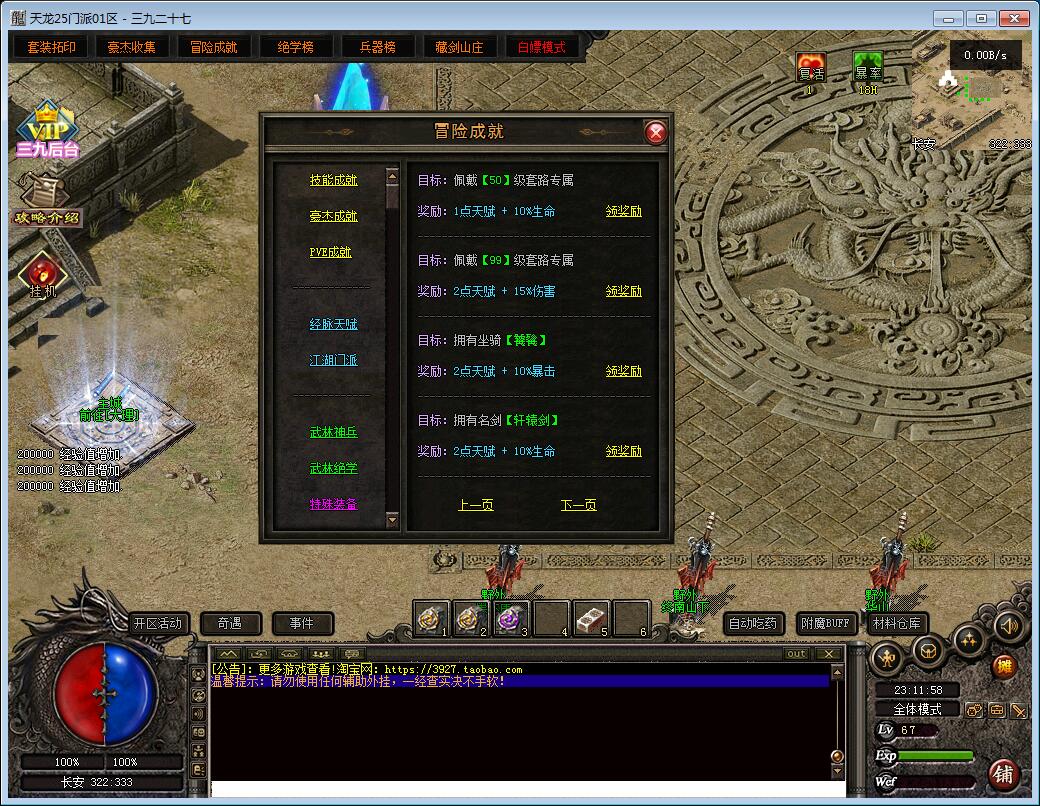Click the 挂机 auto-battle icon
This screenshot has width=1040, height=806.
(x=43, y=275)
